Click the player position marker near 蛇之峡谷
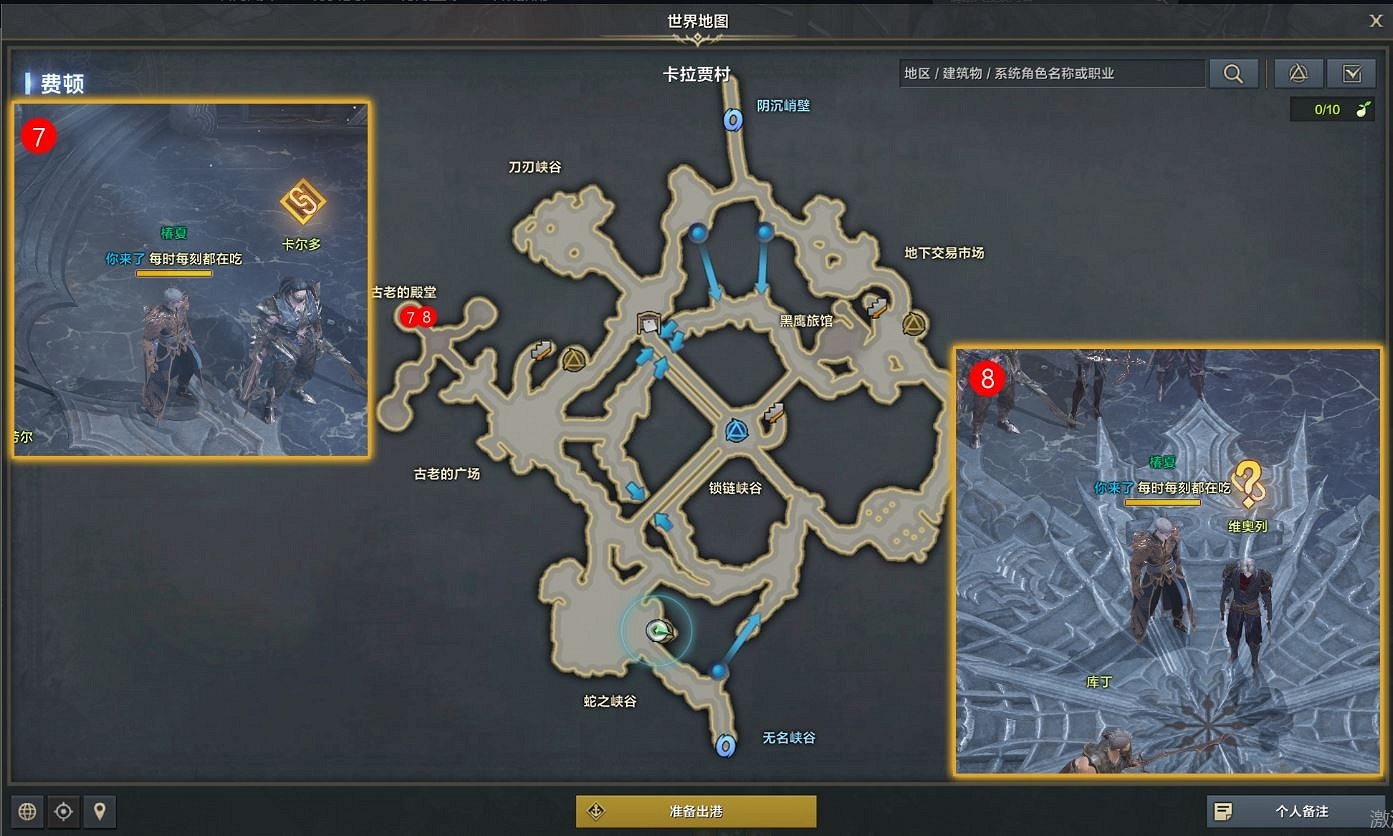Viewport: 1393px width, 836px height. [657, 632]
